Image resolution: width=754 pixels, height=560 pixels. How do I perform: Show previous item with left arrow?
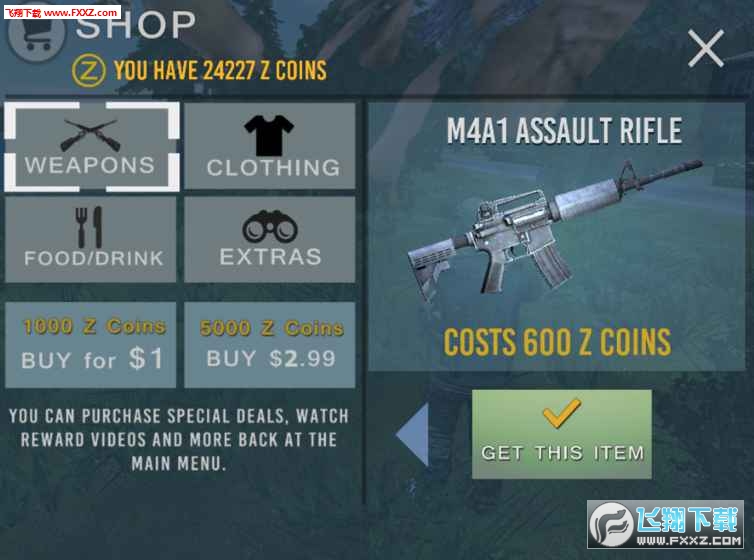click(413, 434)
